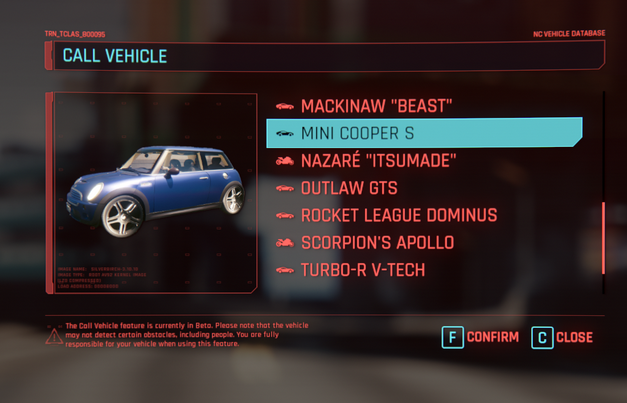627x403 pixels.
Task: Confirm the vehicle call
Action: tap(481, 337)
